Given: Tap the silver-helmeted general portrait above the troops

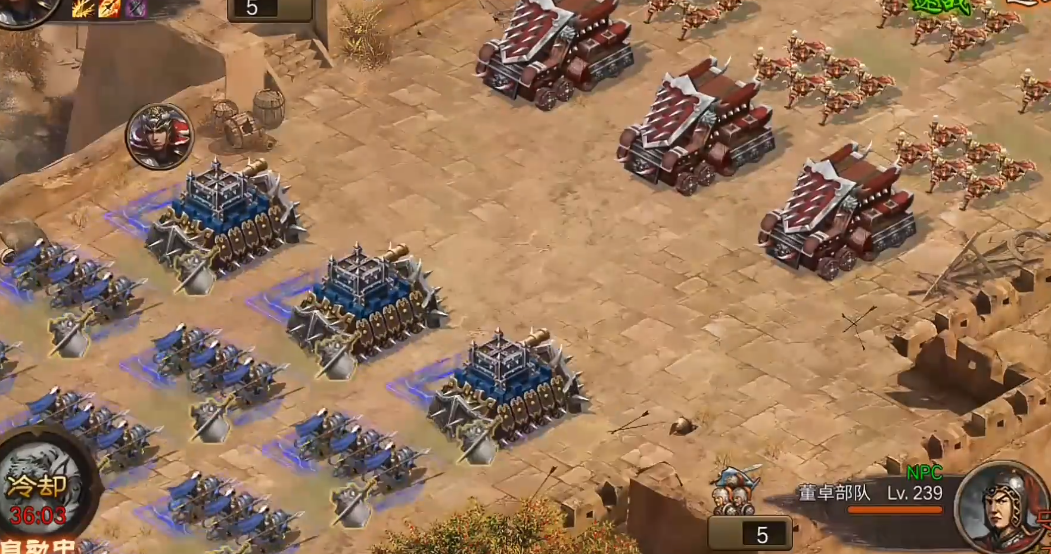Looking at the screenshot, I should (x=159, y=135).
